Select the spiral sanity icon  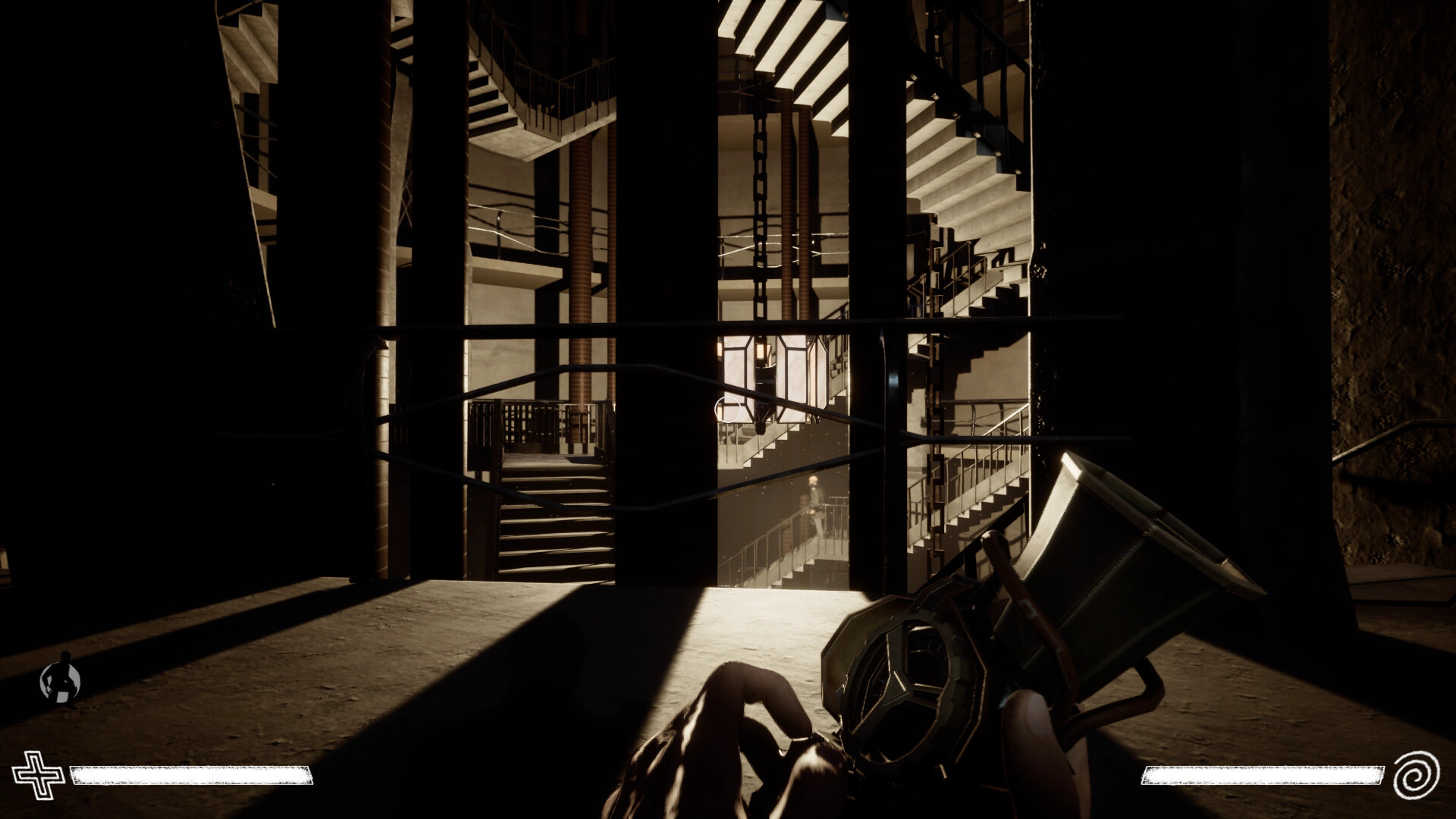click(1417, 777)
